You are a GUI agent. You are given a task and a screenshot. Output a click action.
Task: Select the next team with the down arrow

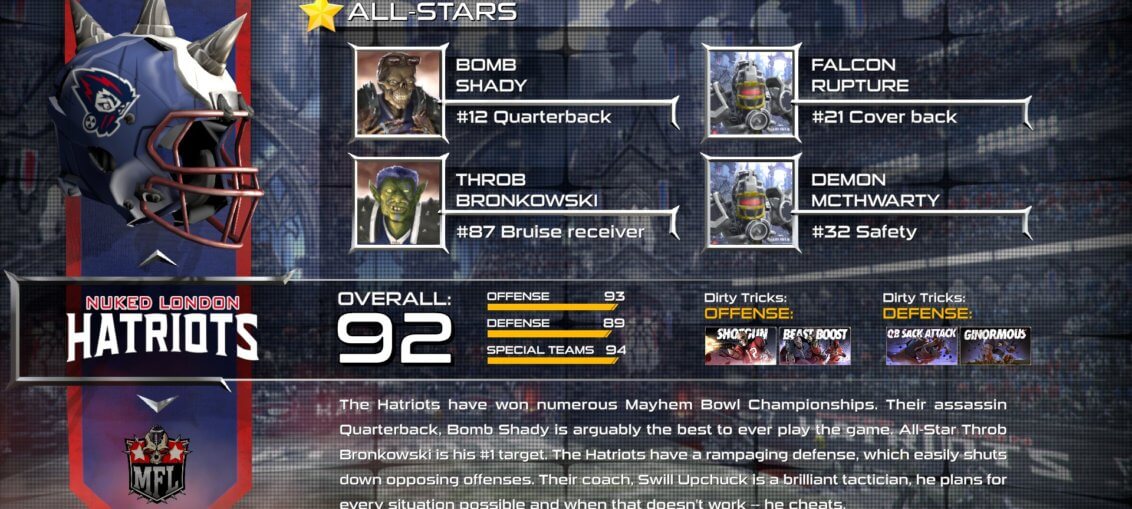tap(157, 403)
